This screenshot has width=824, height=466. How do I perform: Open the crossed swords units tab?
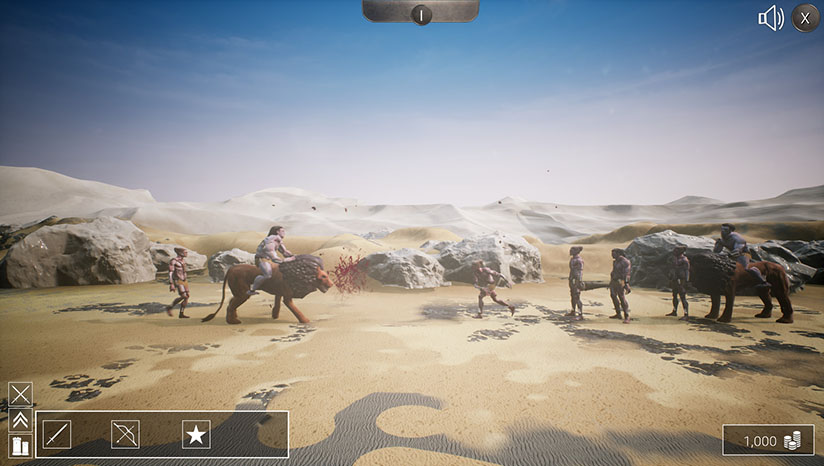tap(20, 393)
